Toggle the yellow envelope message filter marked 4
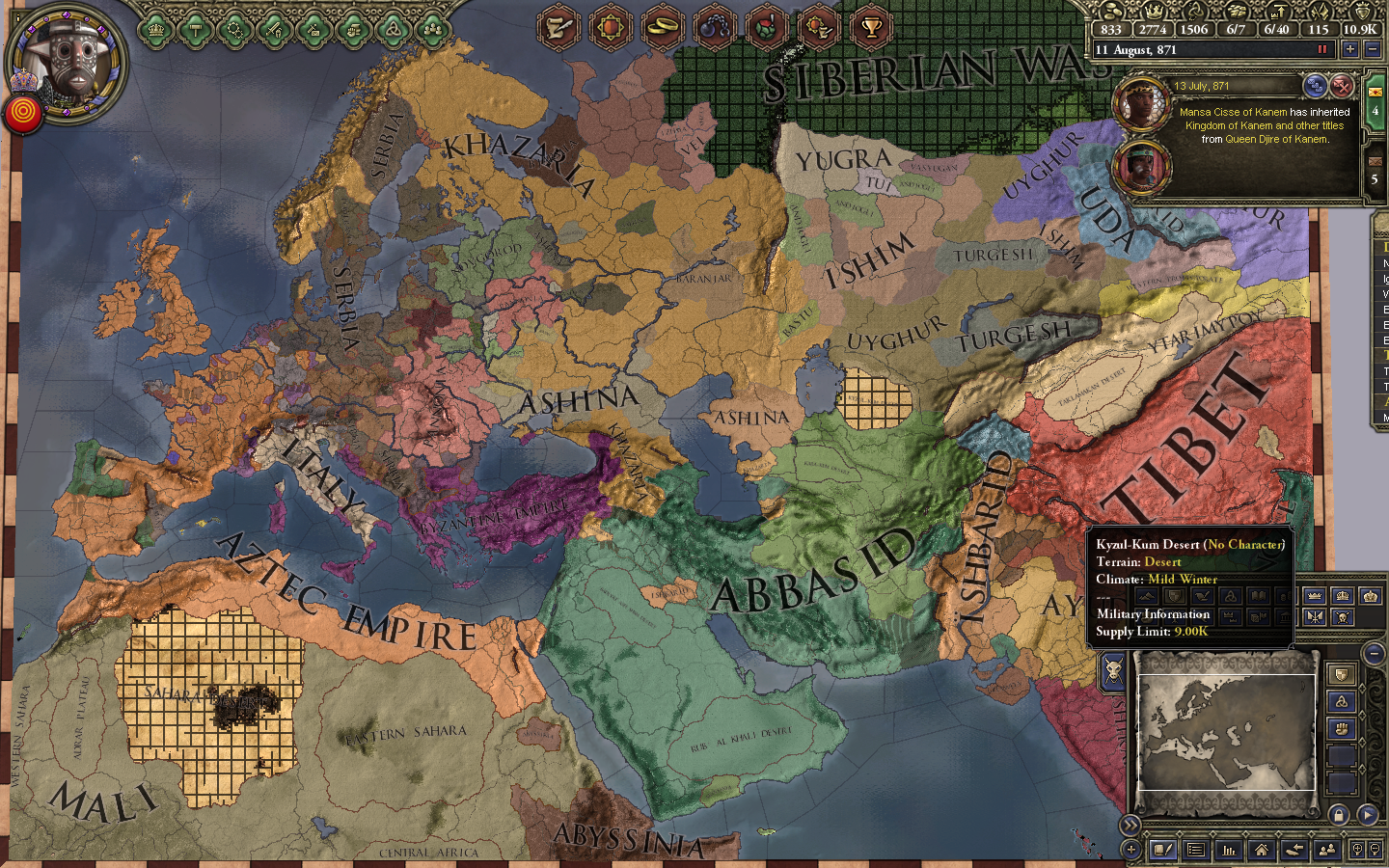 pyautogui.click(x=1375, y=93)
